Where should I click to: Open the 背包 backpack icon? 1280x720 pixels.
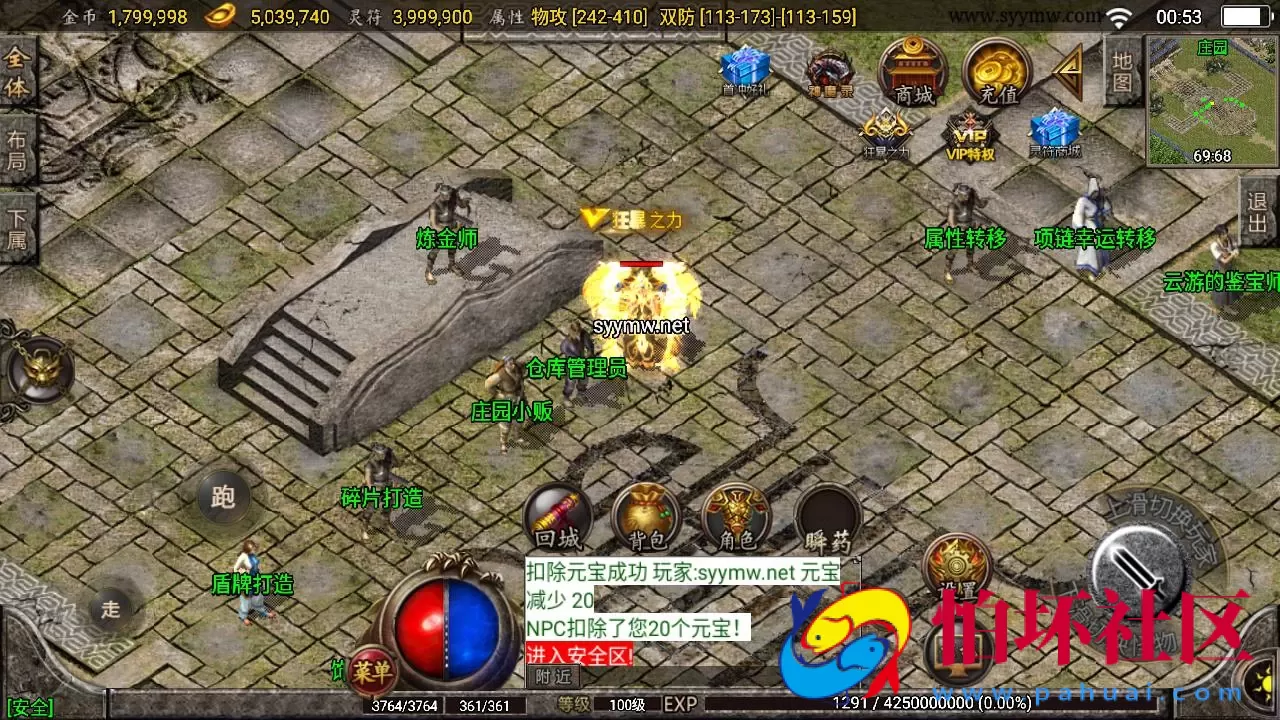coord(647,515)
